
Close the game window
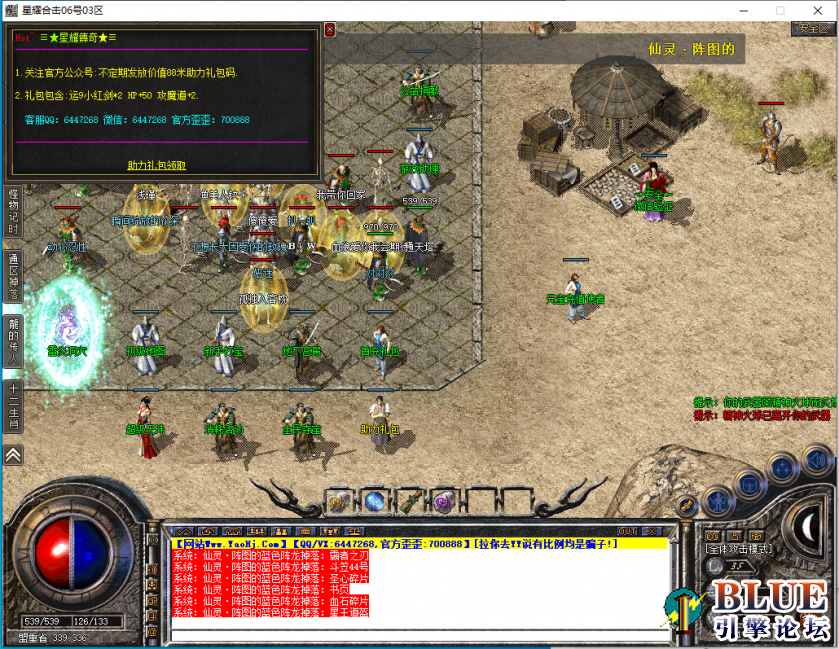pyautogui.click(x=825, y=10)
